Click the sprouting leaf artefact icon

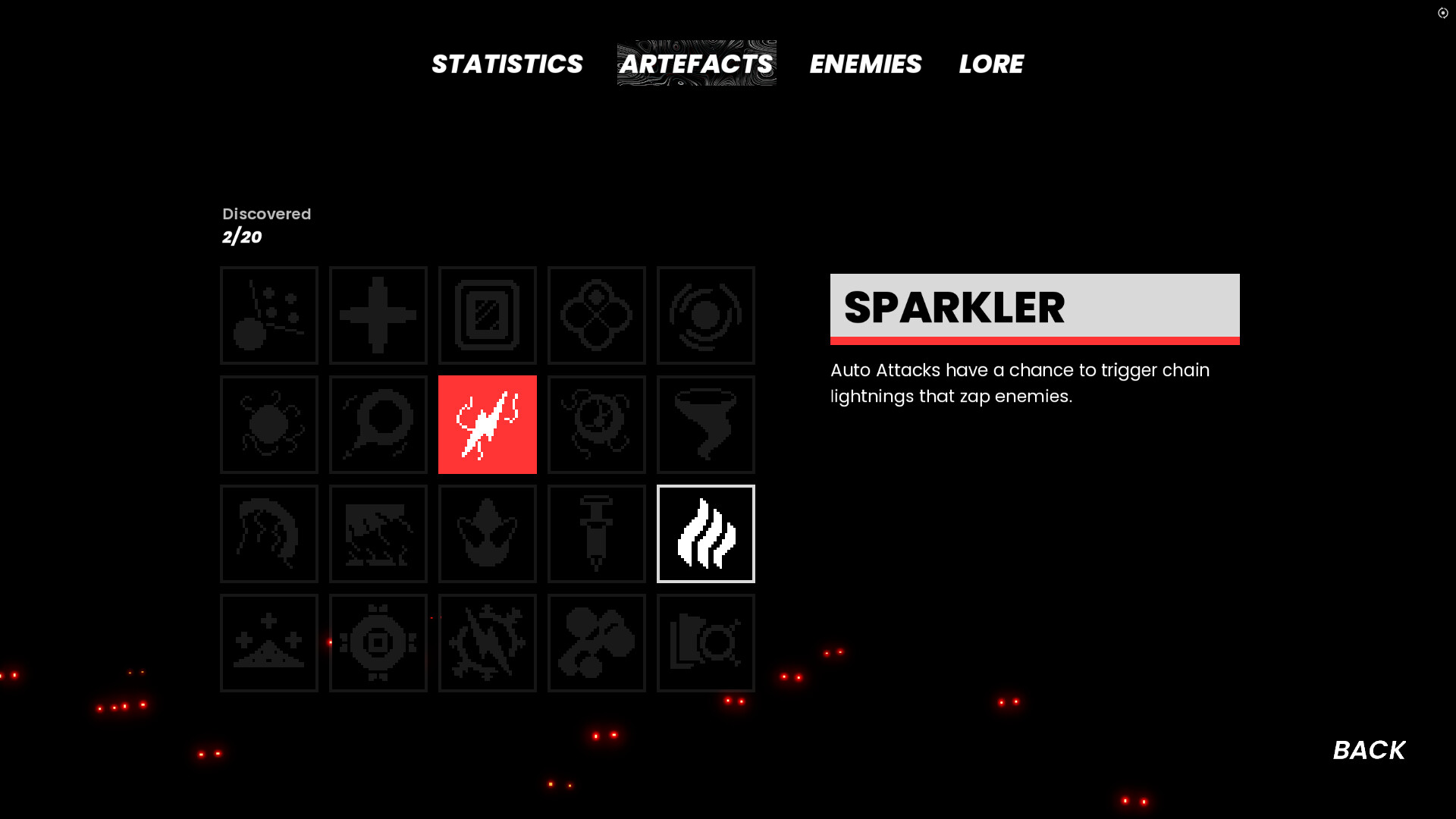point(487,533)
